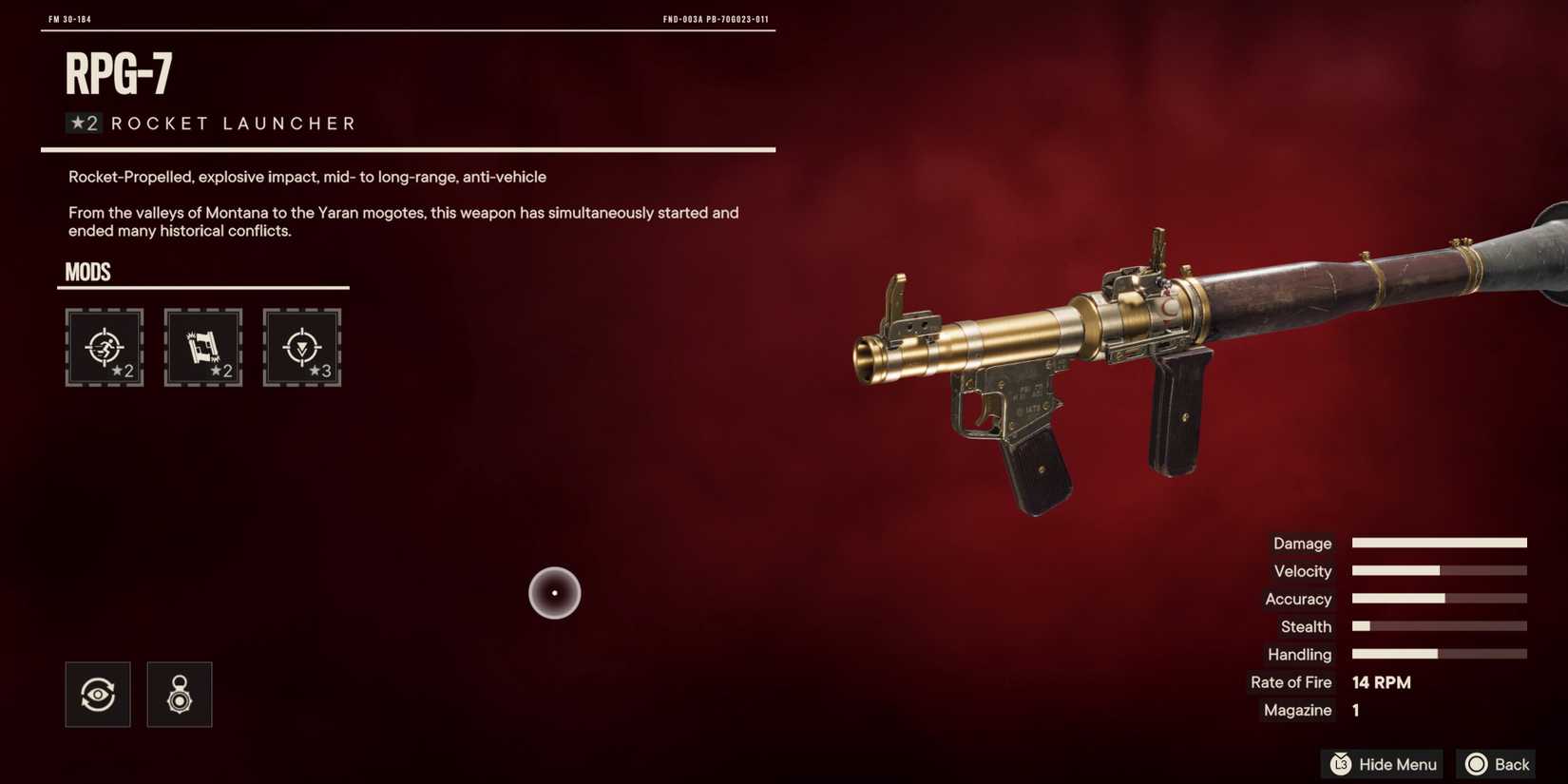The width and height of the screenshot is (1568, 784).
Task: Open the weapon charm medallion icon
Action: [x=180, y=695]
